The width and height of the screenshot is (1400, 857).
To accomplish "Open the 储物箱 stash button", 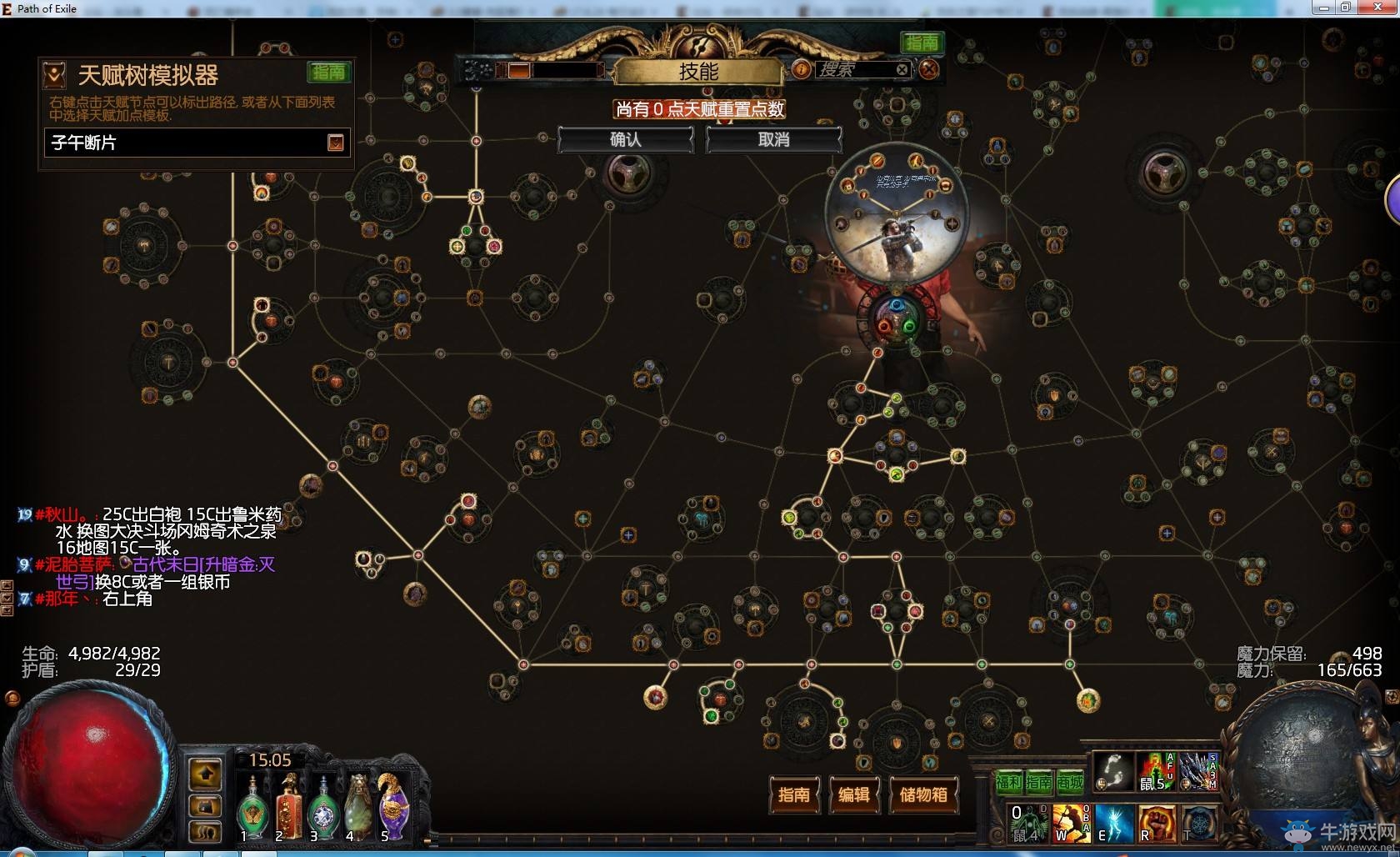I will (x=923, y=794).
